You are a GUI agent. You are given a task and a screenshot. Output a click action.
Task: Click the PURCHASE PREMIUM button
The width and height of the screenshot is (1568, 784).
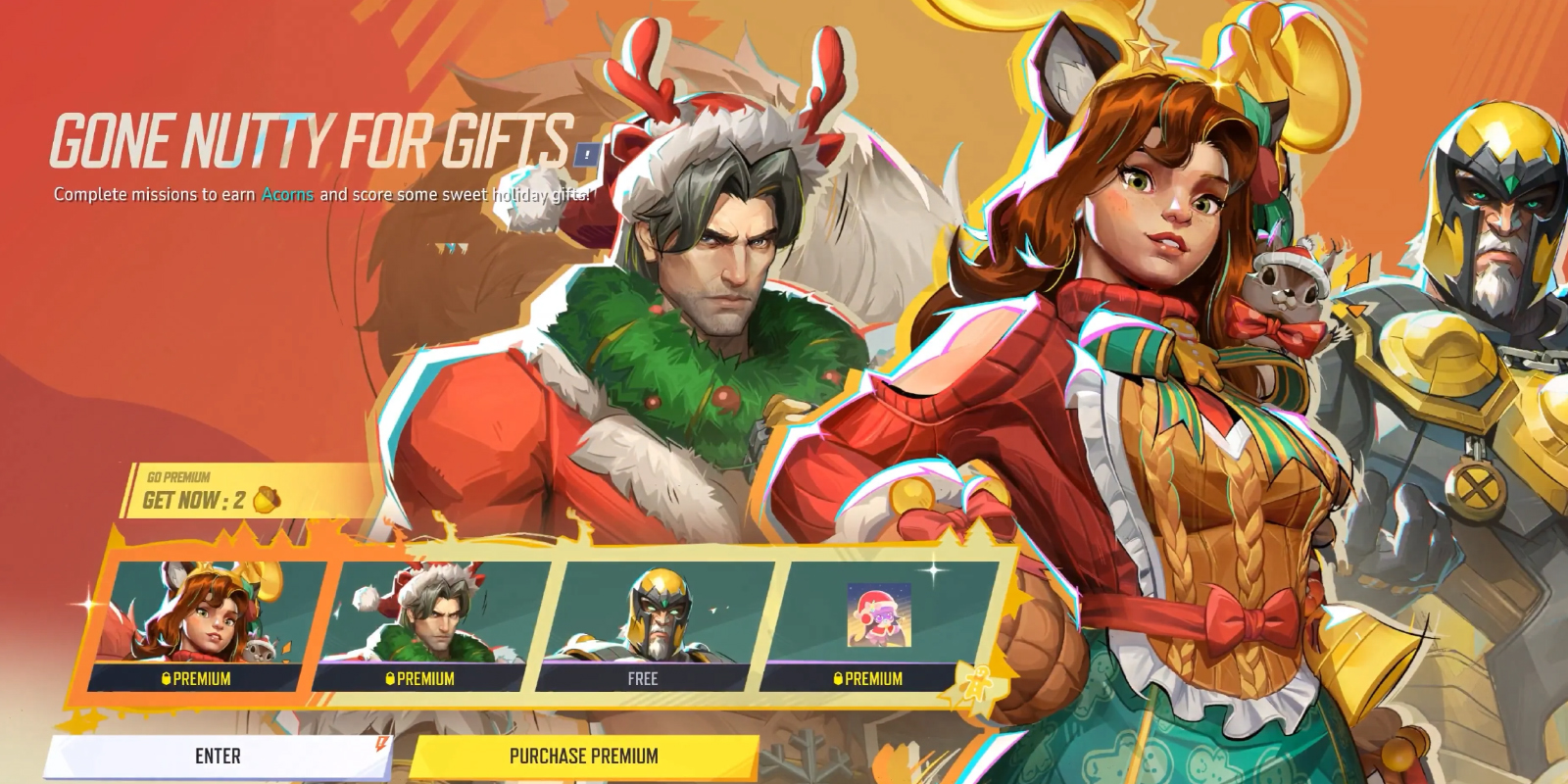point(583,756)
